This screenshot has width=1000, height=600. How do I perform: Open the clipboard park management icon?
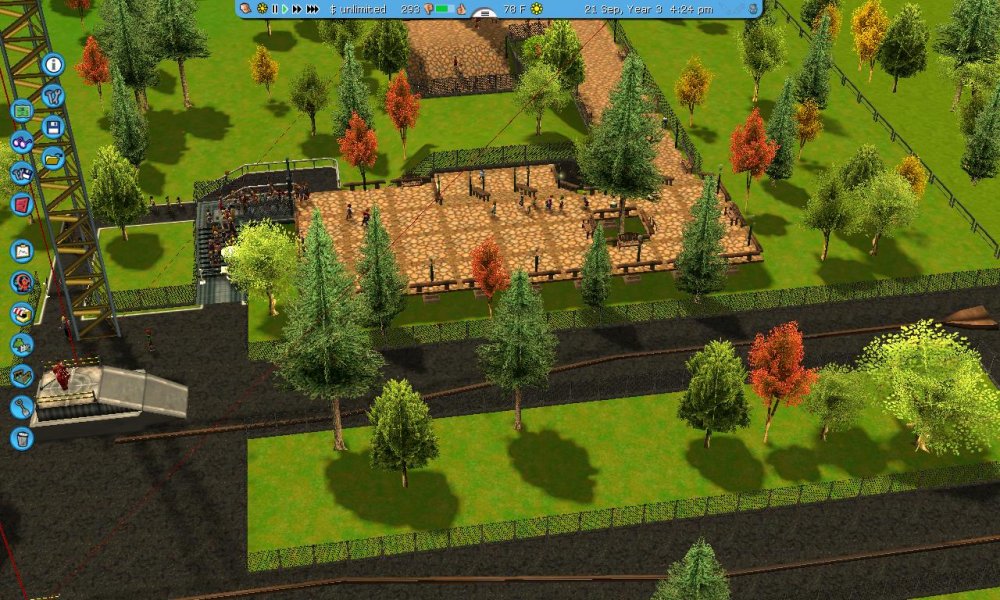(22, 251)
